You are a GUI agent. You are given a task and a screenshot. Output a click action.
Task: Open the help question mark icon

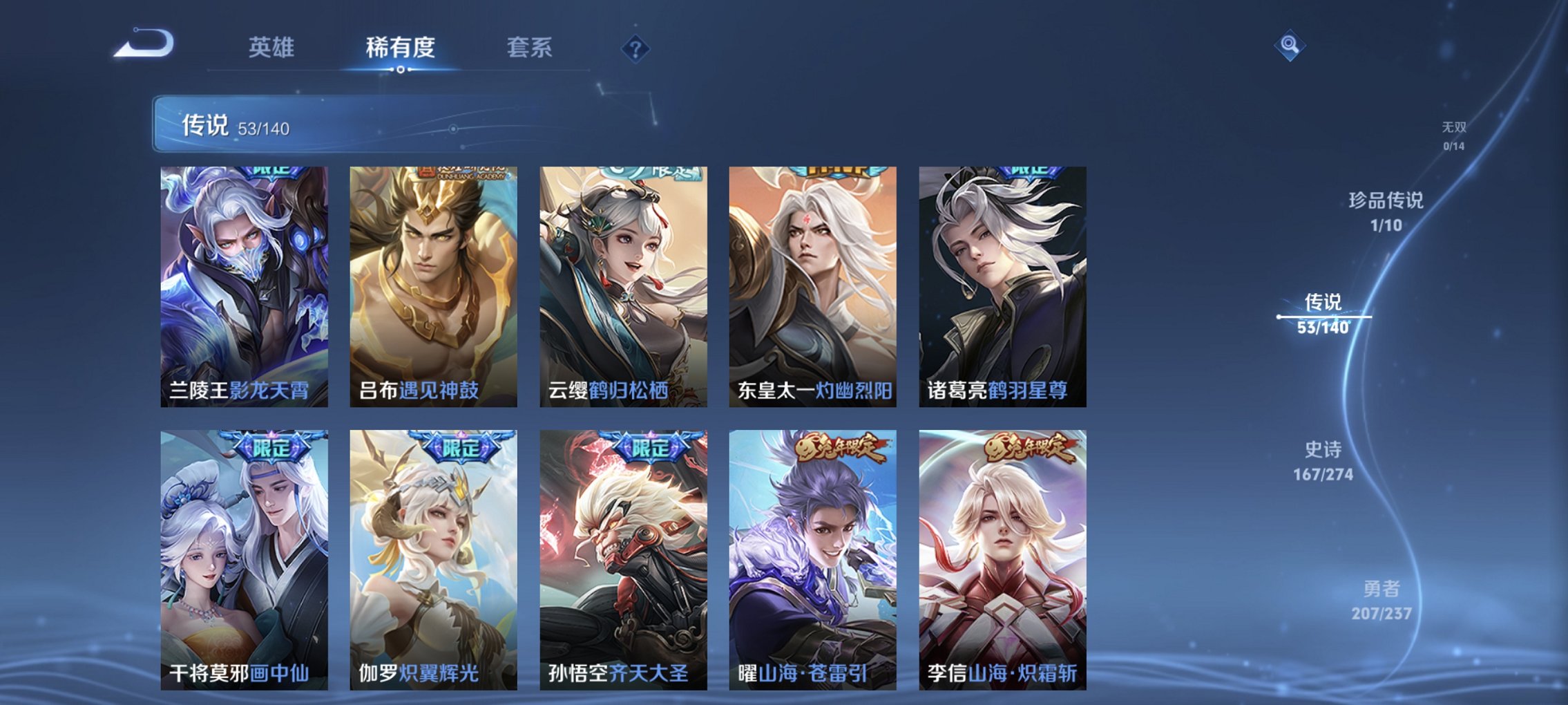(636, 48)
